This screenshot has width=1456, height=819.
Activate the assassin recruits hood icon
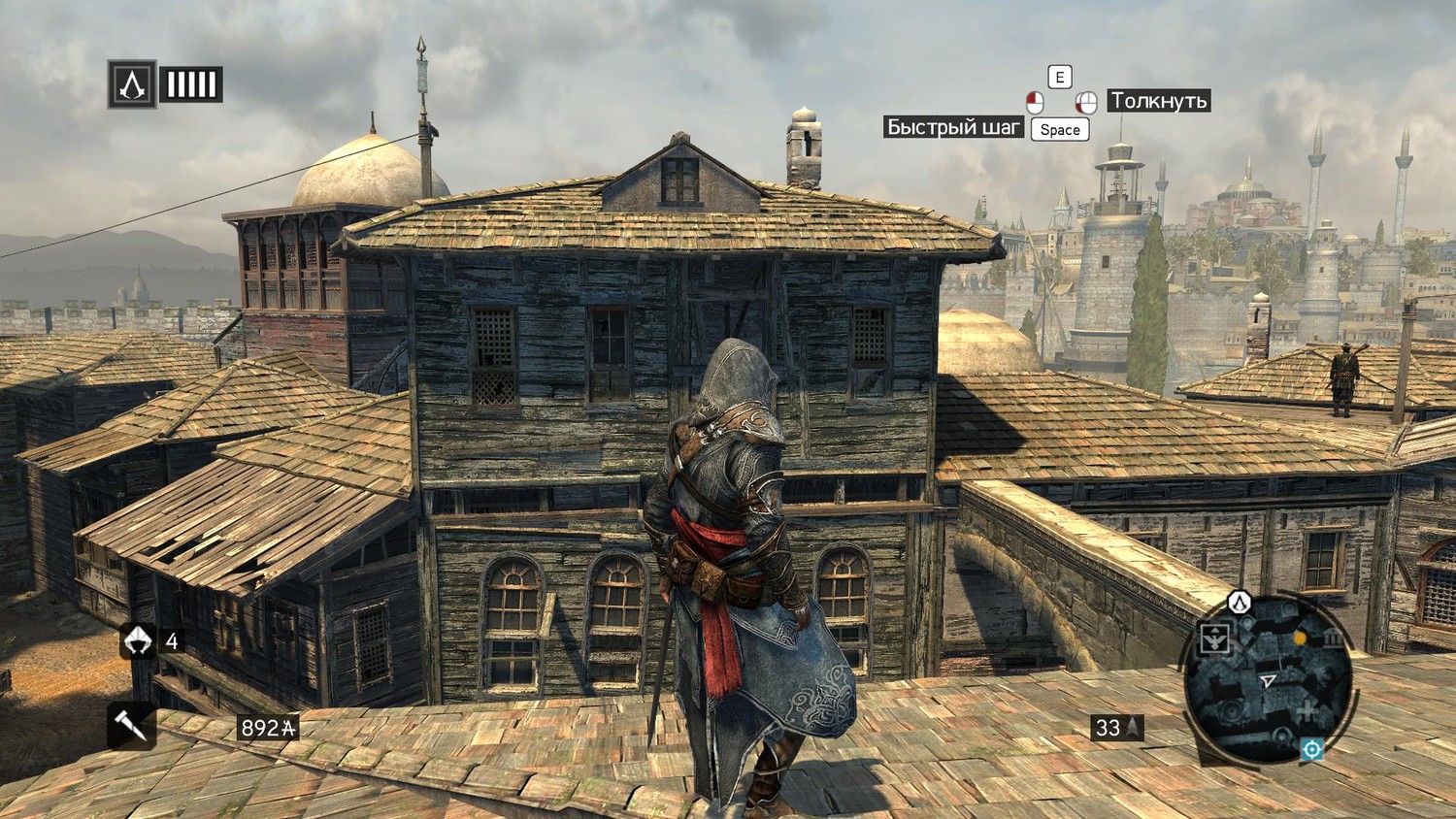[x=139, y=640]
